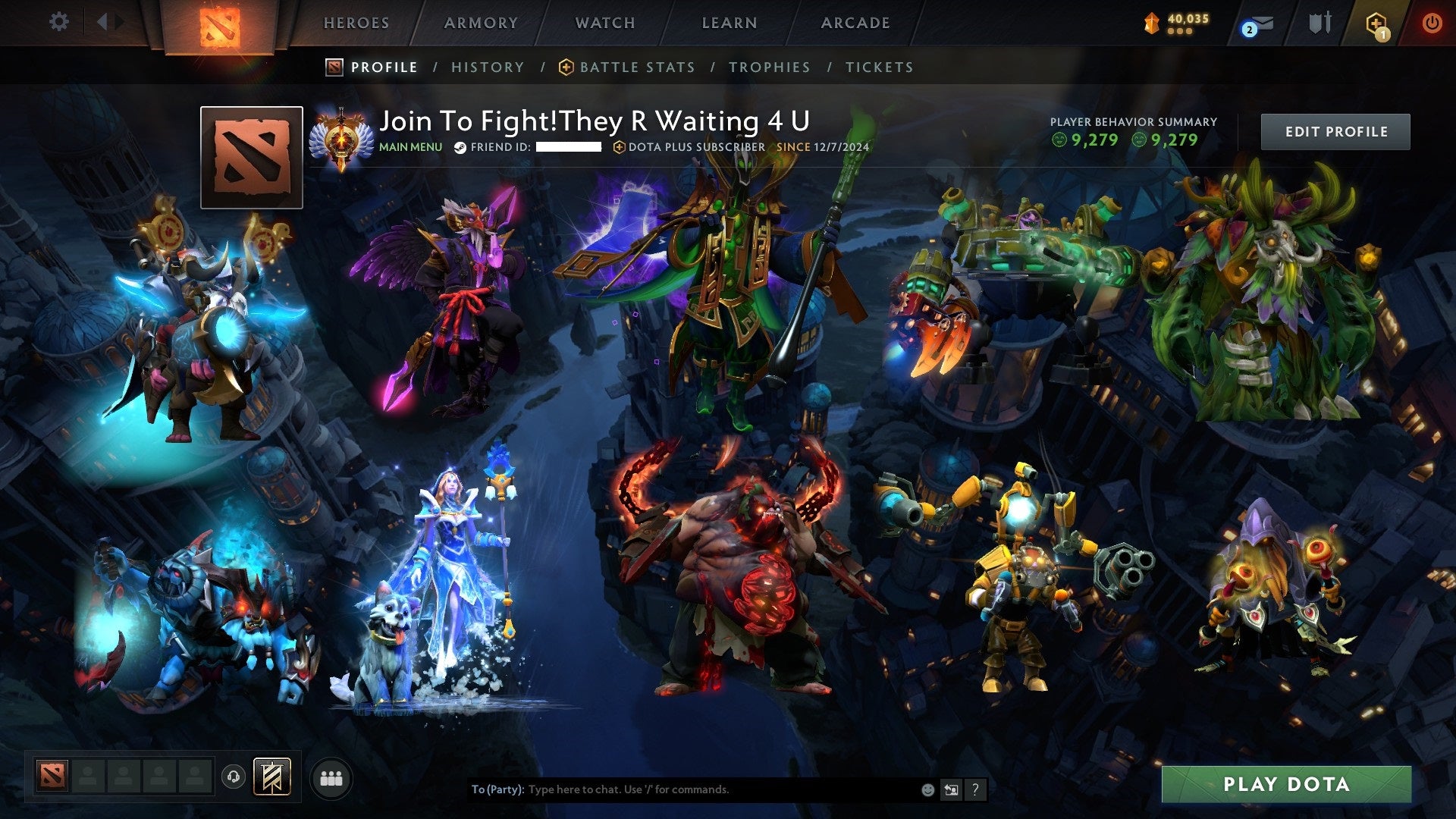Open the friends list people icon
The image size is (1456, 819).
[331, 779]
